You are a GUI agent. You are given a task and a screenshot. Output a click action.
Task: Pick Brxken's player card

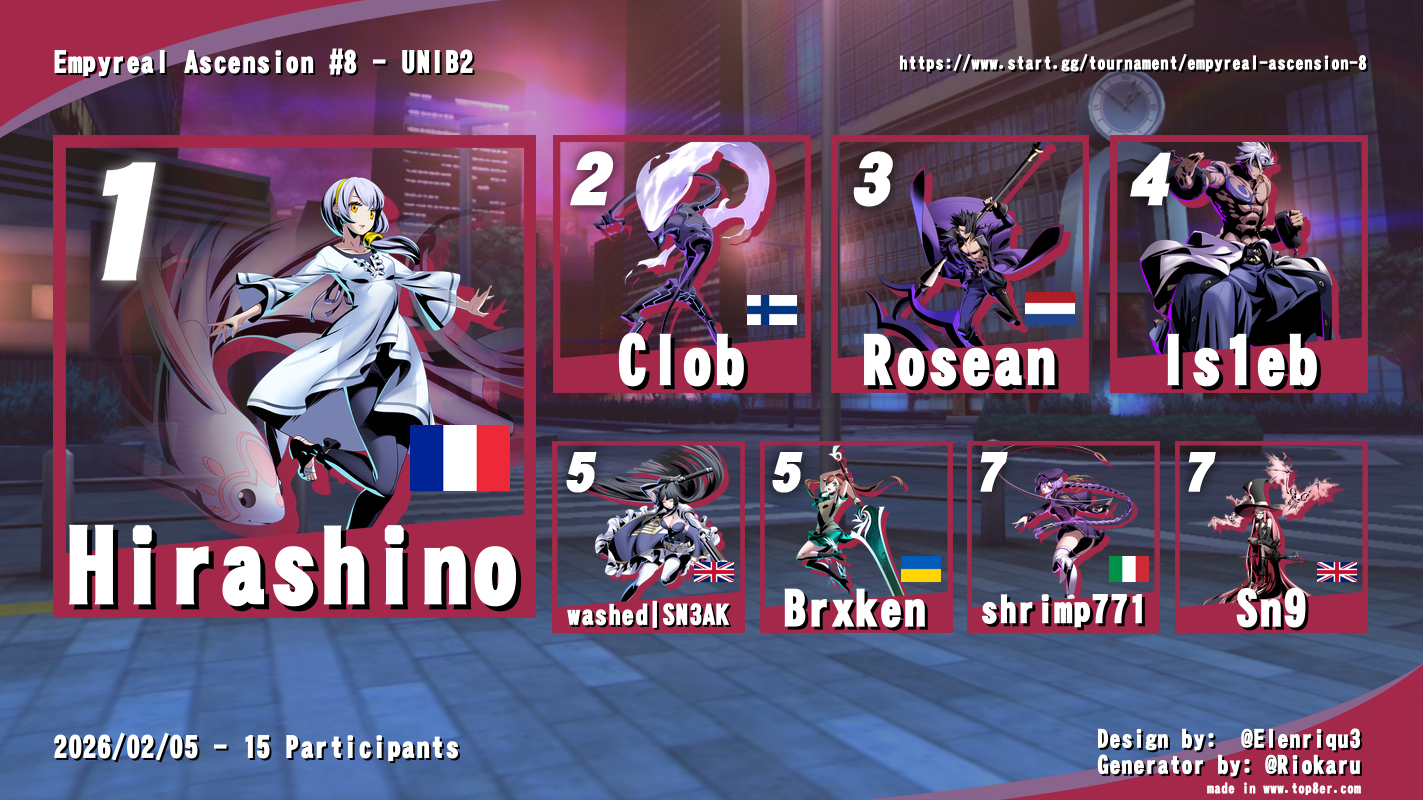point(856,537)
